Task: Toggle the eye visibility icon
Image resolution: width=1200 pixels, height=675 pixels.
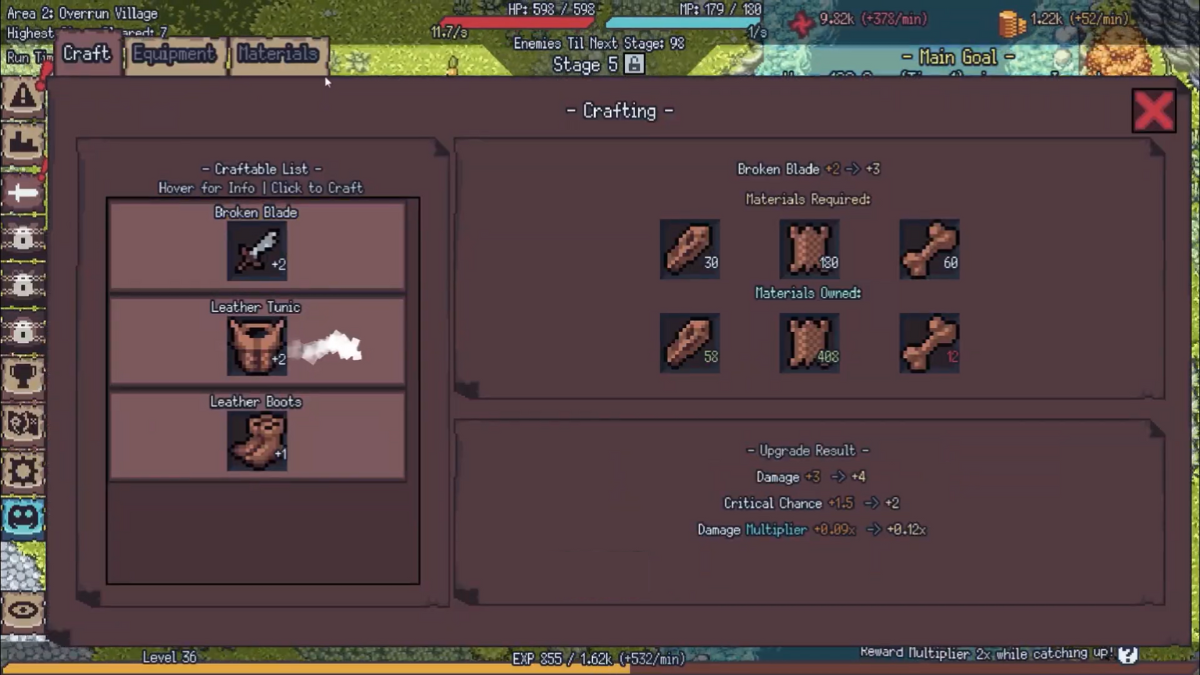Action: (22, 611)
